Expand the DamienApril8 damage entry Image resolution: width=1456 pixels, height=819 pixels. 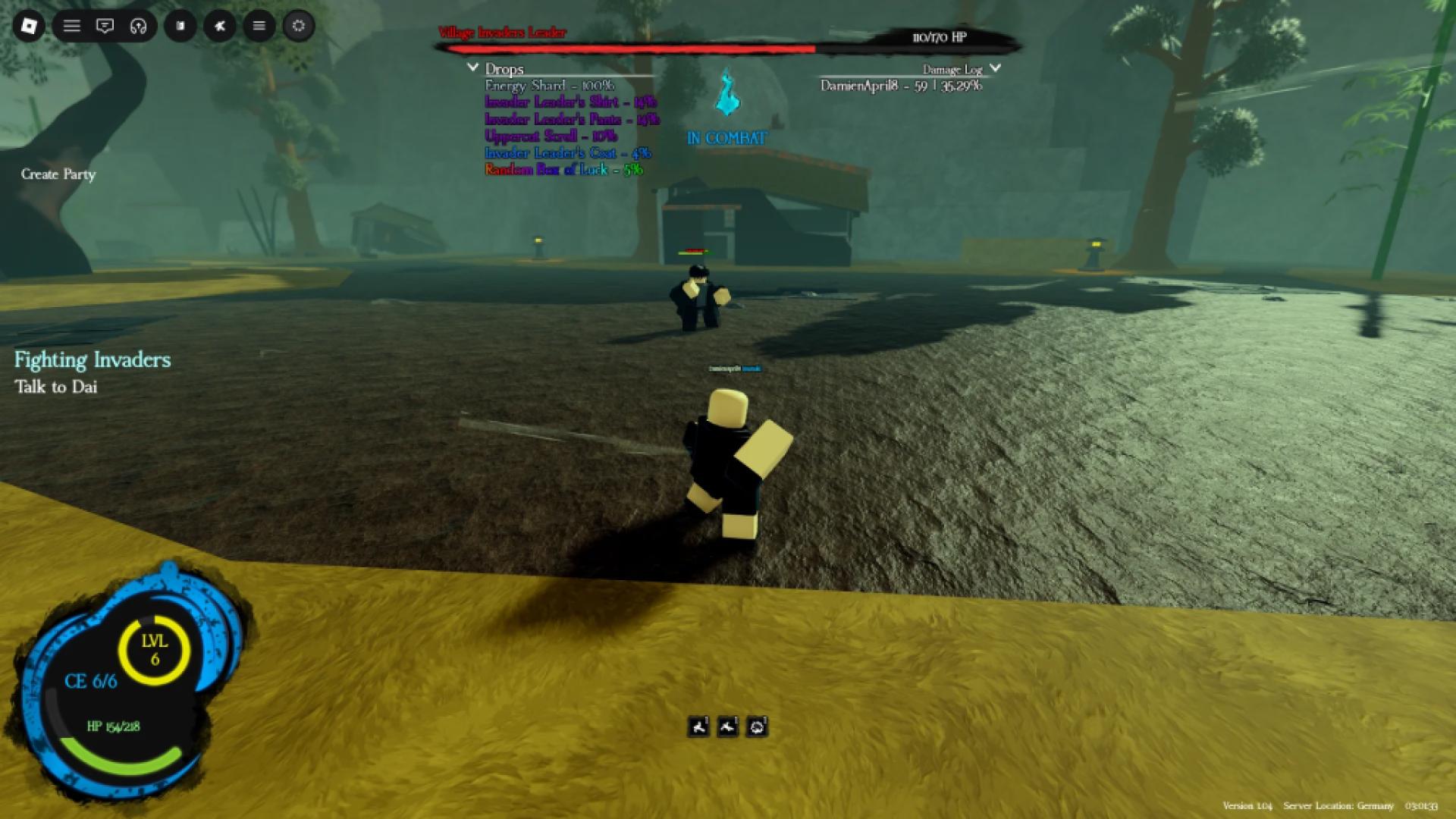pos(899,85)
